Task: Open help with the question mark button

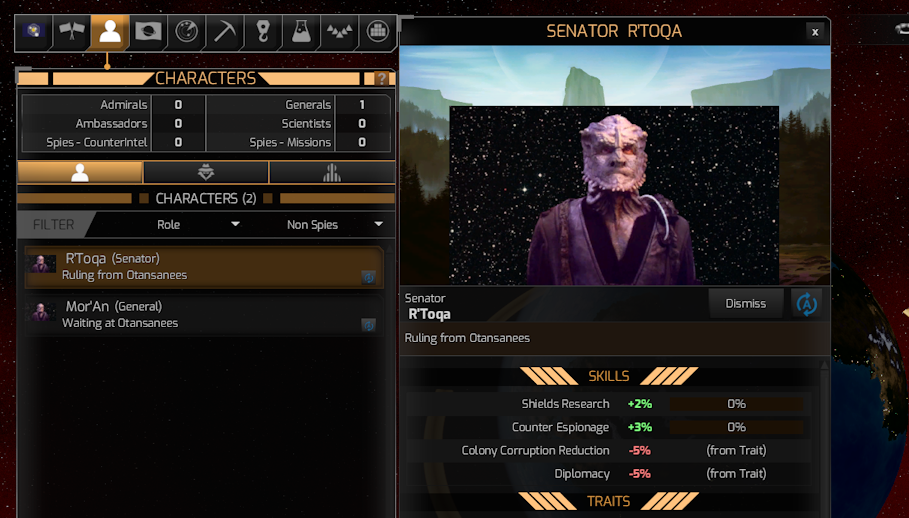Action: click(381, 79)
